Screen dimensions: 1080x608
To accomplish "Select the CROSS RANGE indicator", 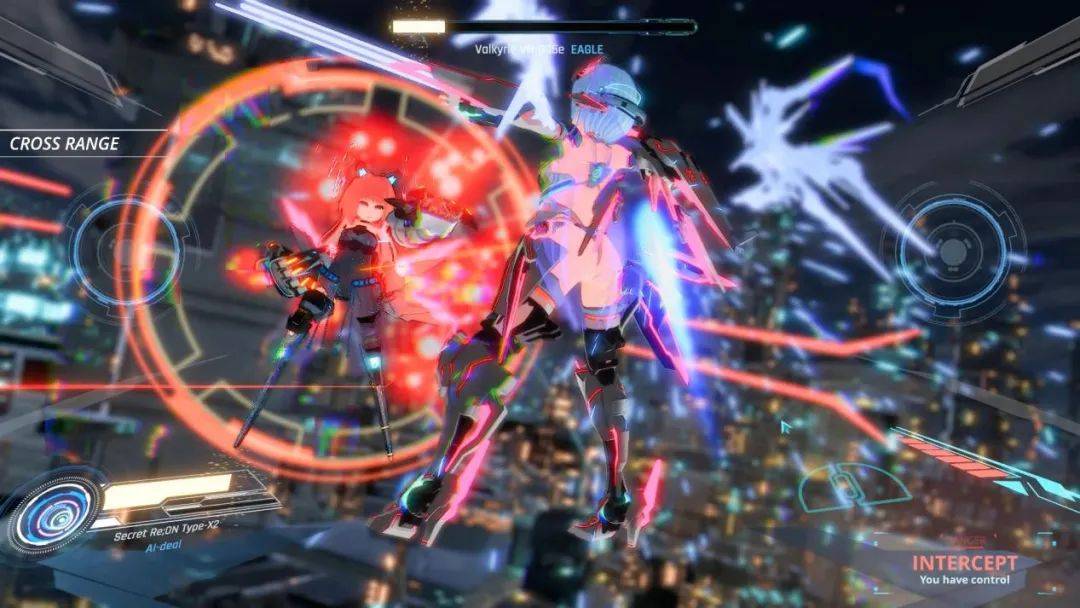I will (65, 143).
